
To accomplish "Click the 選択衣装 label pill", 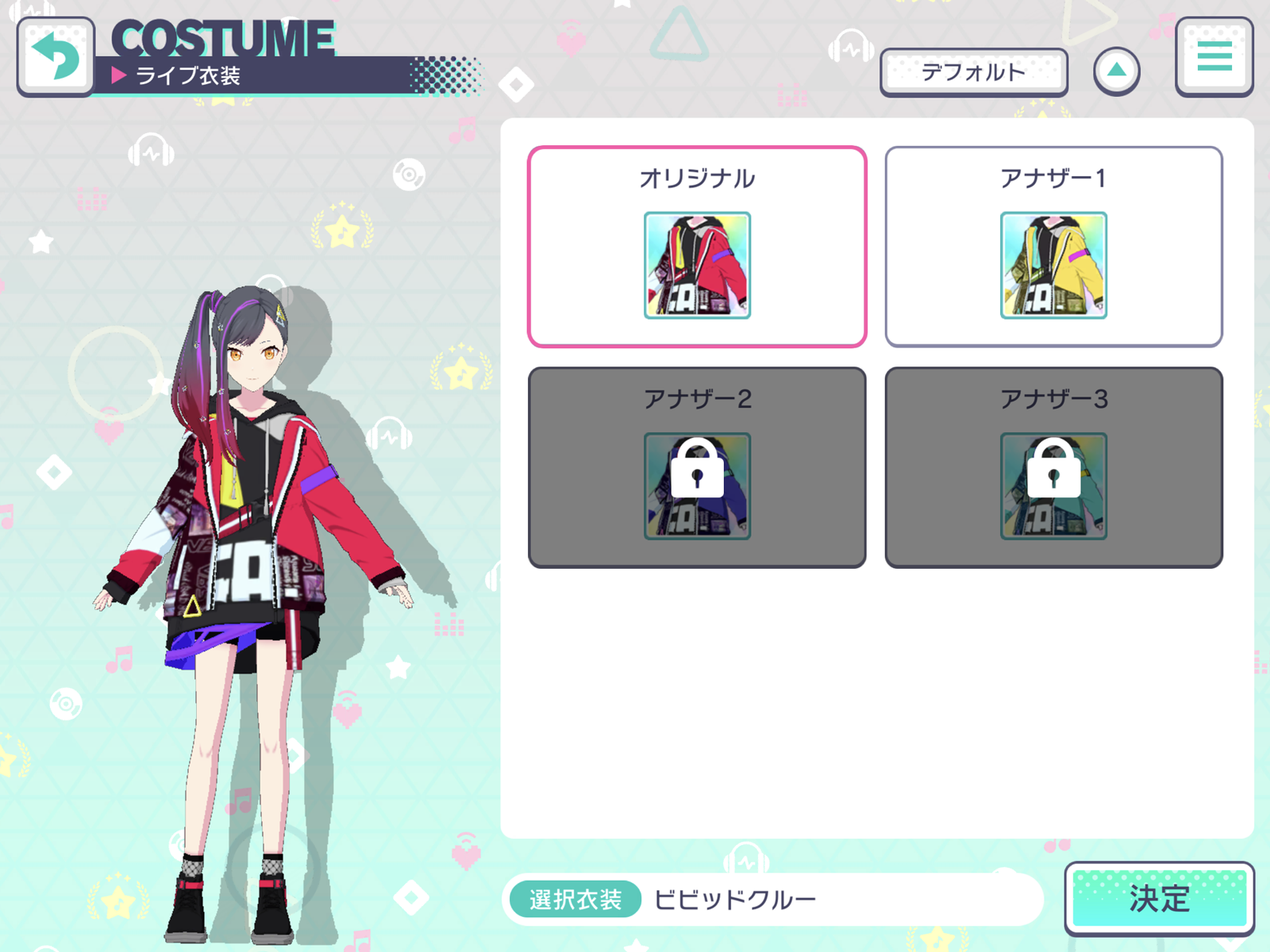I will point(577,899).
